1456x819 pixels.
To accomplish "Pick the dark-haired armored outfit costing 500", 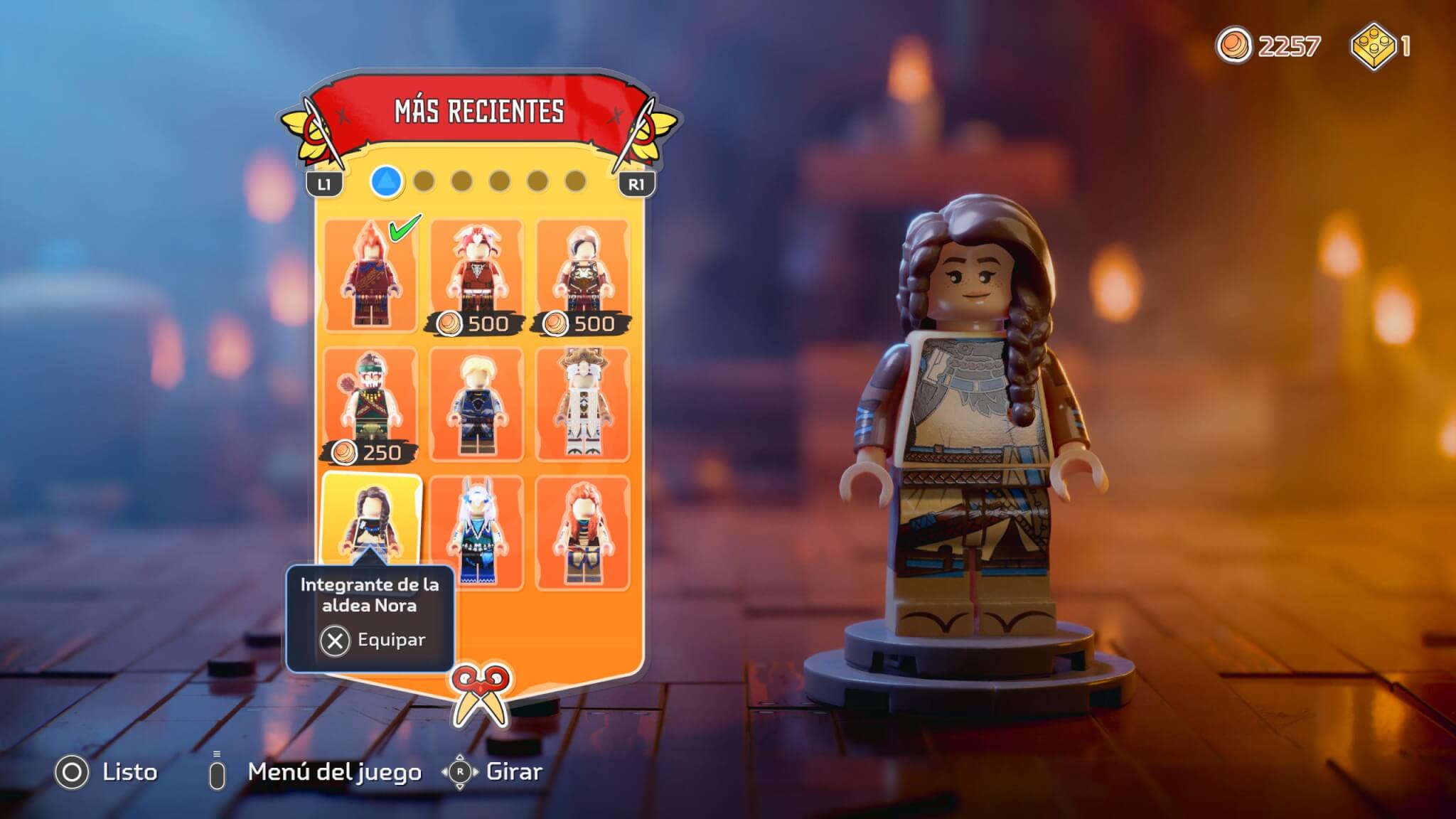I will [582, 276].
